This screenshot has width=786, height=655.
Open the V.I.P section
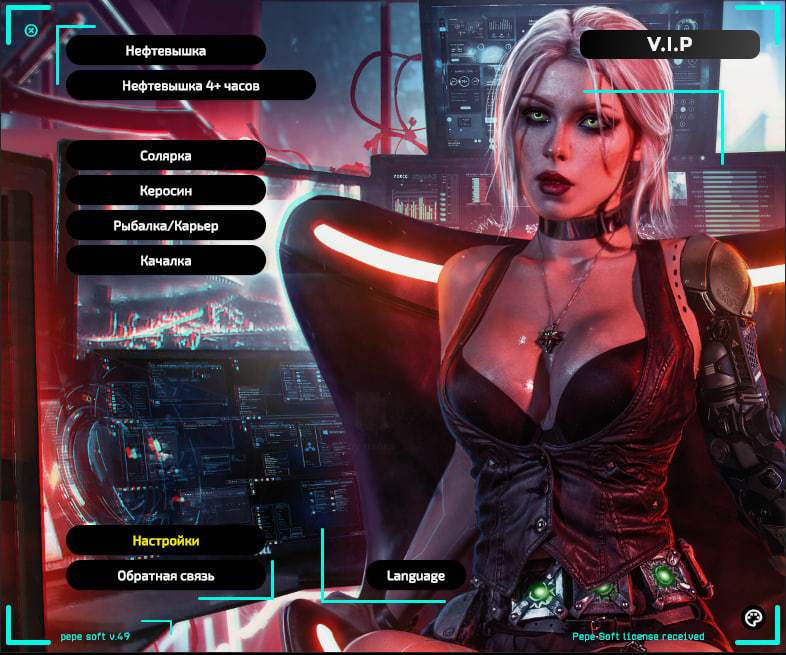point(670,44)
